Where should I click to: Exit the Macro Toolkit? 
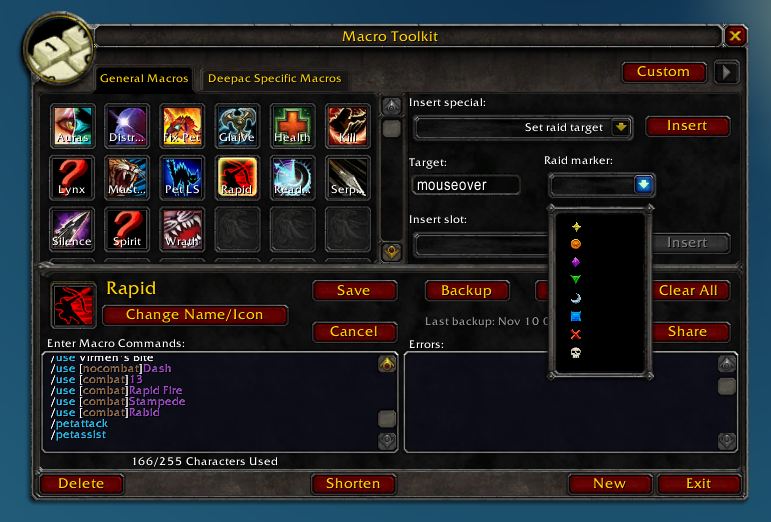(698, 484)
